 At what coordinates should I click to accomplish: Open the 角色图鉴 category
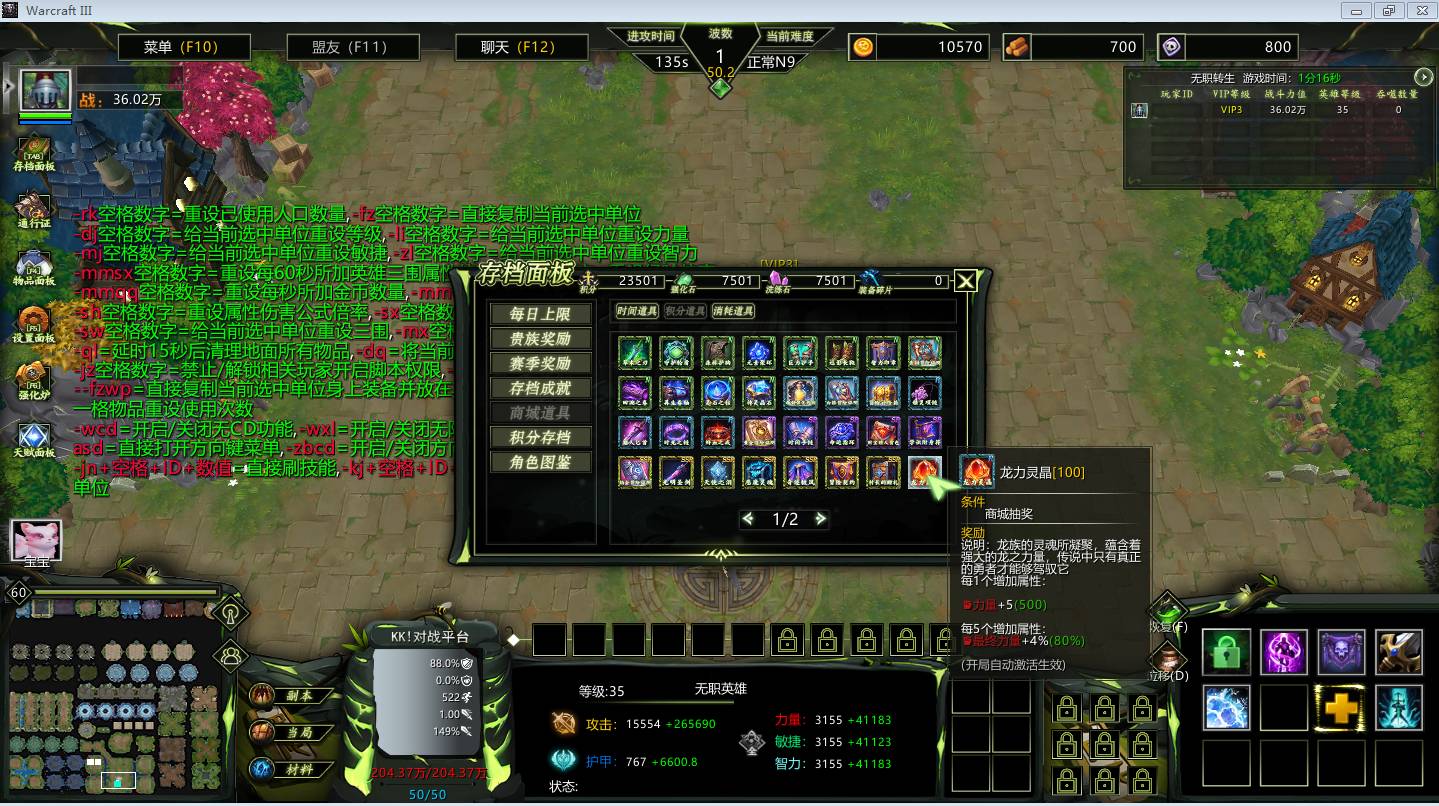[x=540, y=462]
